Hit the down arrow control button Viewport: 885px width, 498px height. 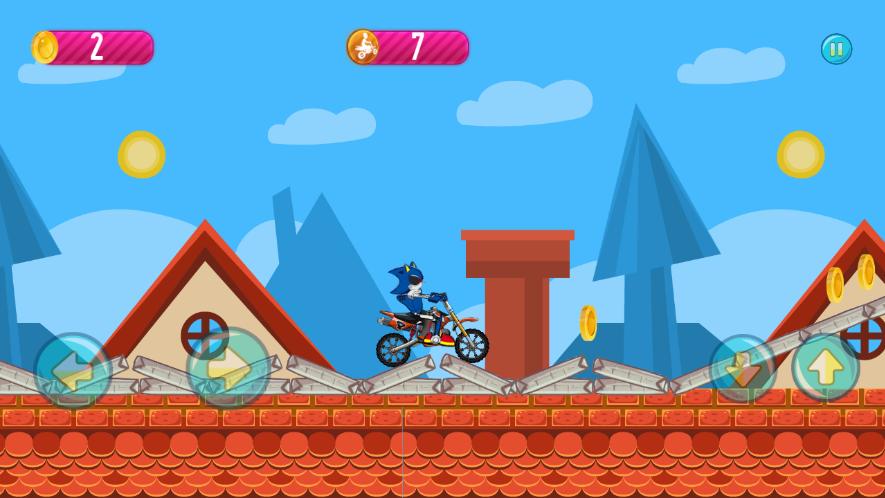coord(743,367)
